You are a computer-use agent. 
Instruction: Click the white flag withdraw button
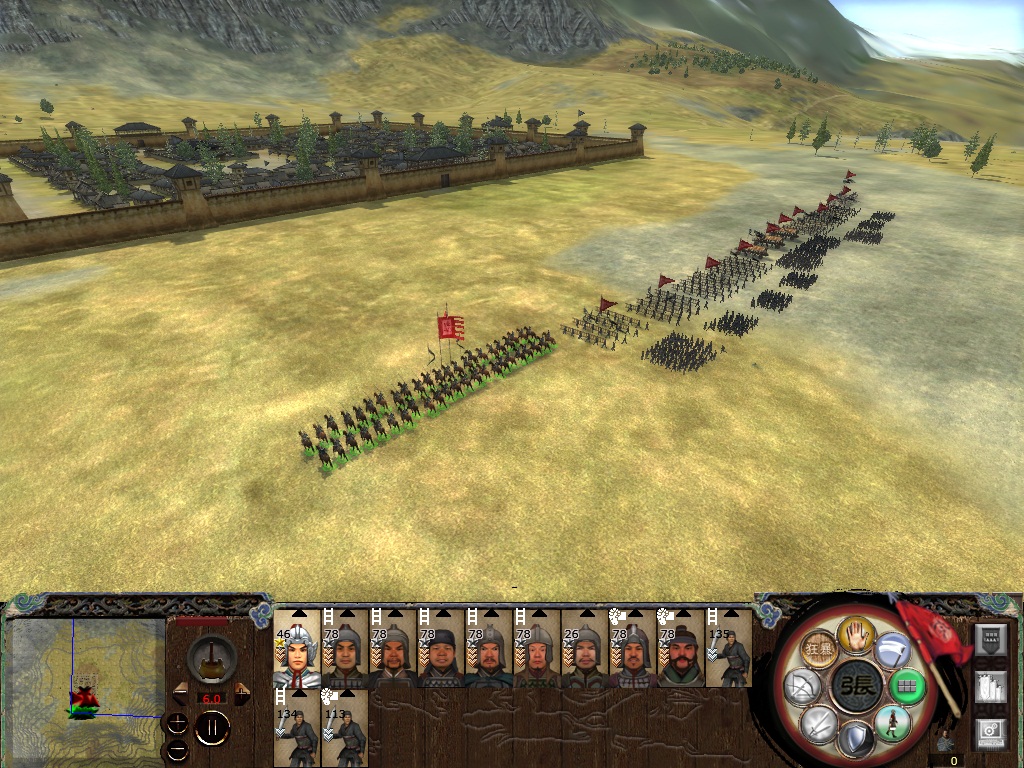click(892, 651)
